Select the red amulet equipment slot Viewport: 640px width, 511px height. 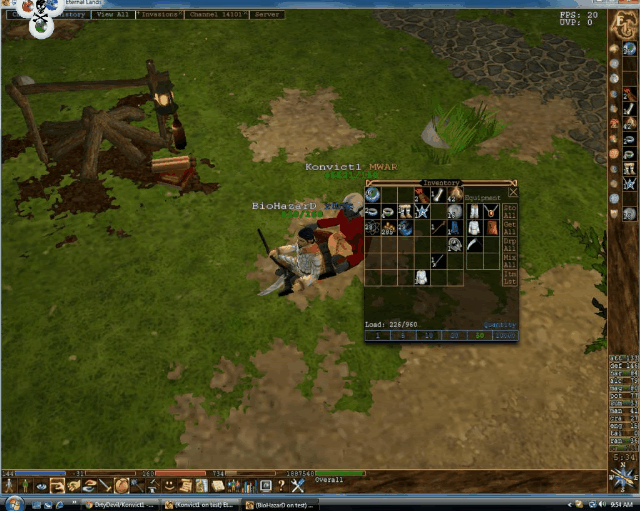(x=491, y=211)
